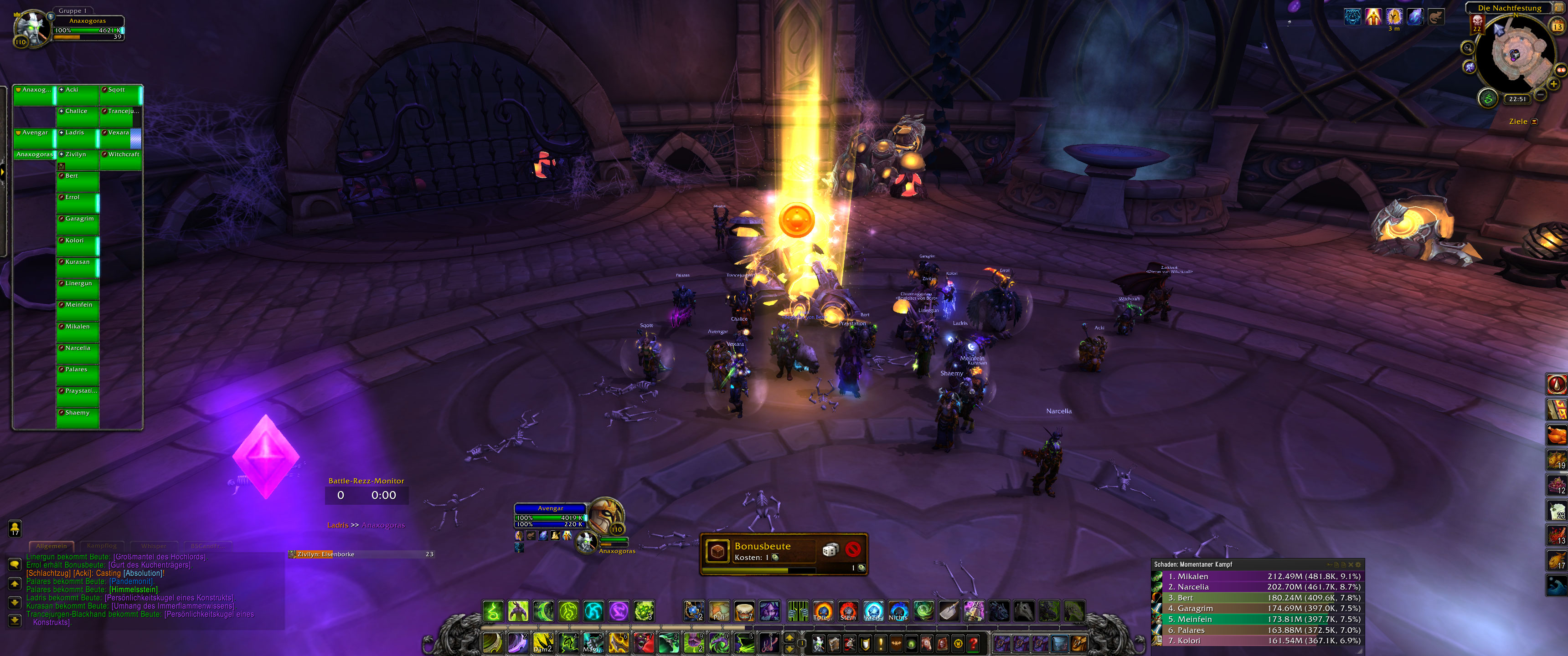
Task: Zoom out on the minimap
Action: (1540, 95)
